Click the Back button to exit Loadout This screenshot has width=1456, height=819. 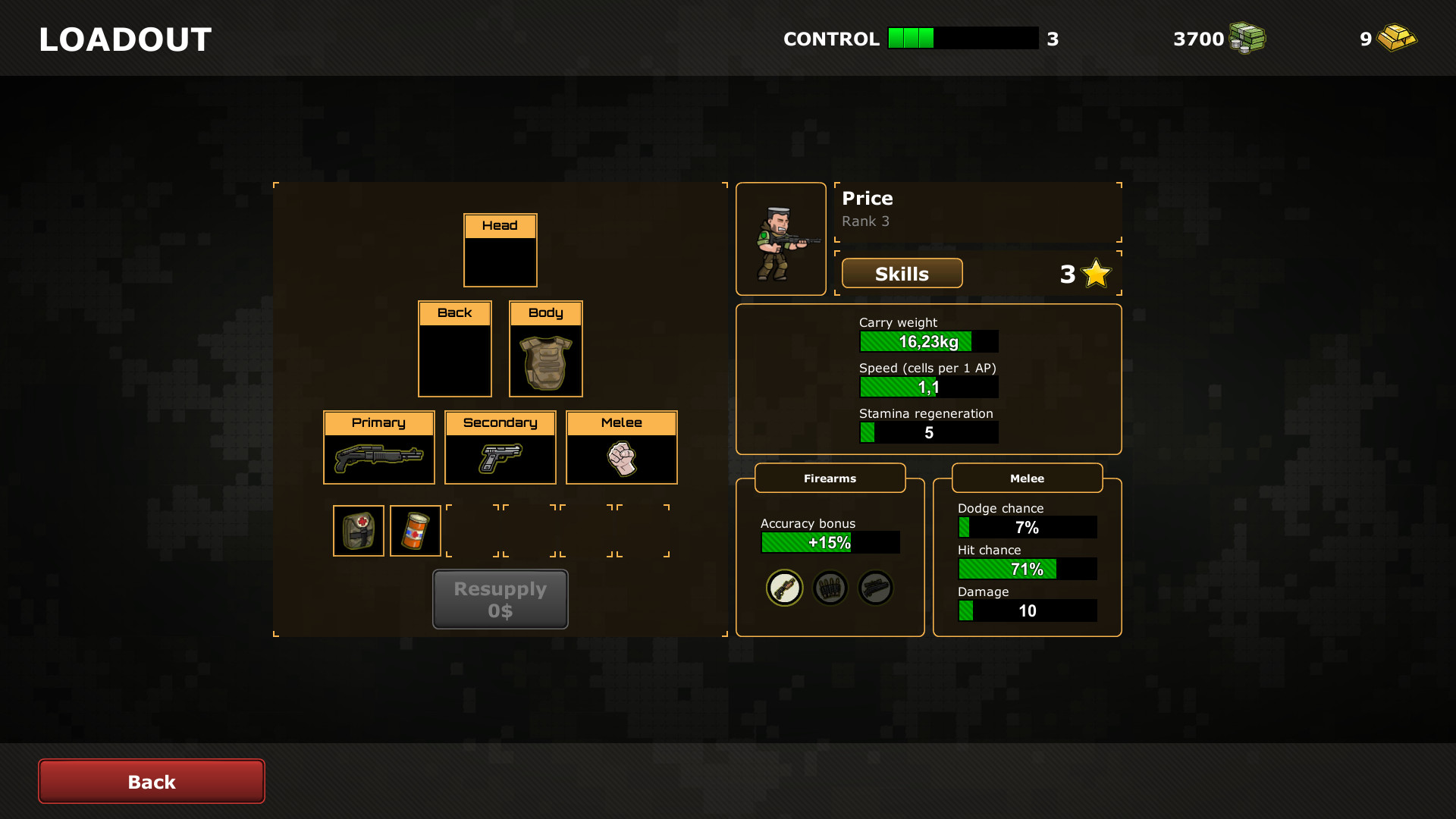pos(151,781)
